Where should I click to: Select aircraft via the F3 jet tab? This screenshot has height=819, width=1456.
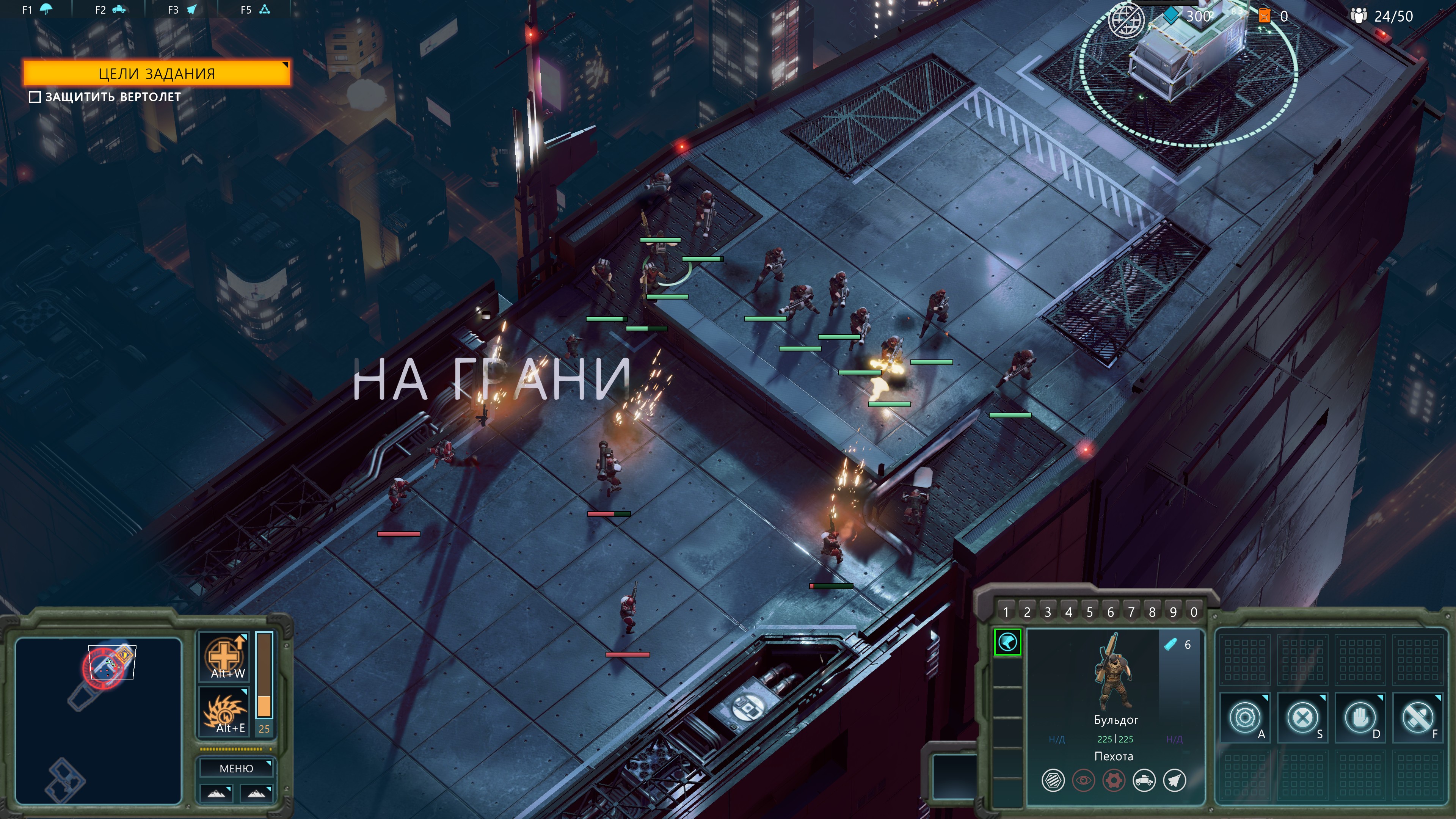(183, 9)
